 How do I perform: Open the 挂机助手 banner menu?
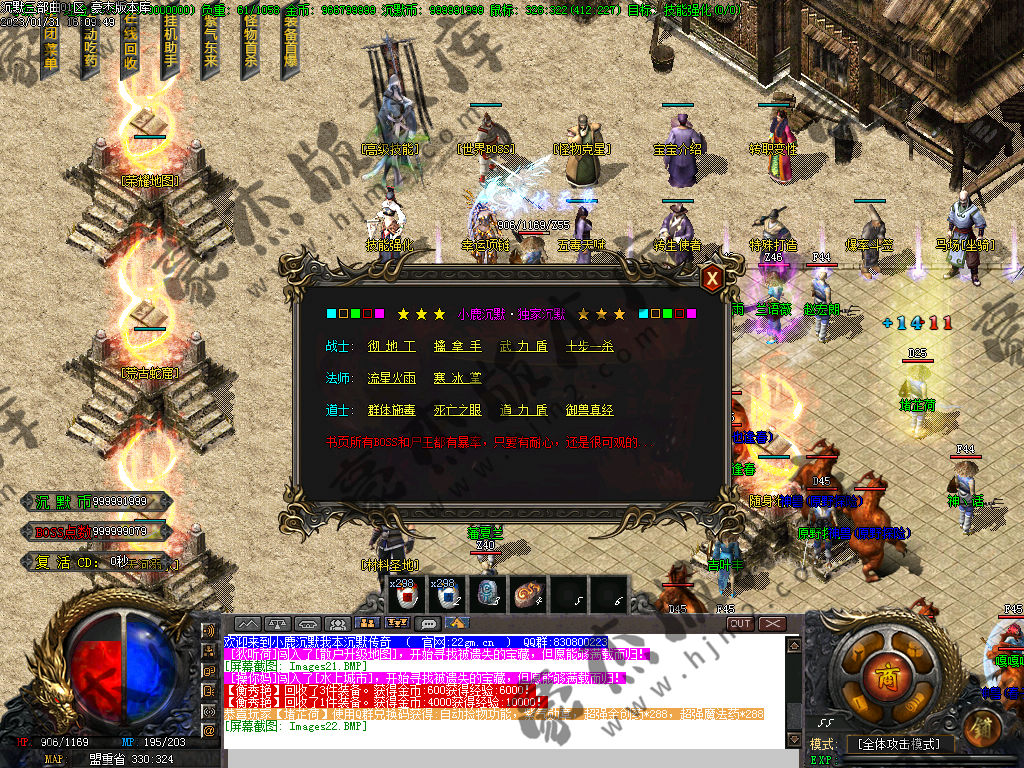(x=170, y=45)
